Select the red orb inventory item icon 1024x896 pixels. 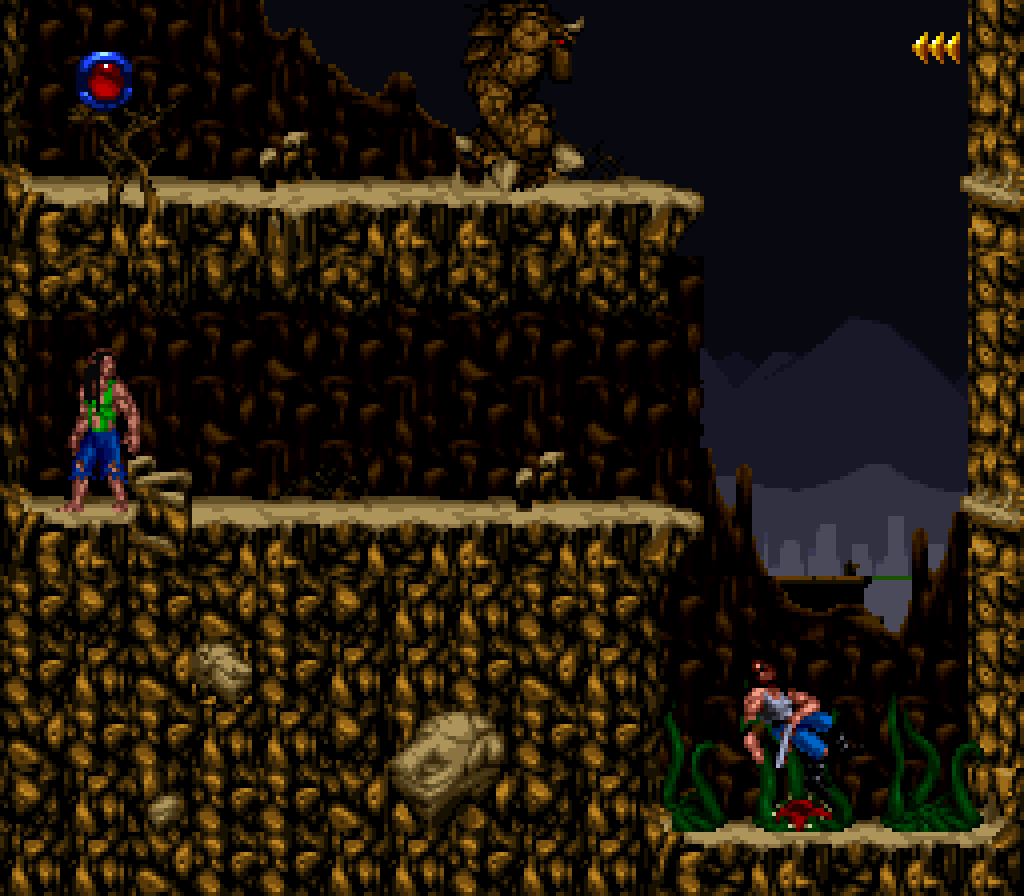tap(106, 78)
